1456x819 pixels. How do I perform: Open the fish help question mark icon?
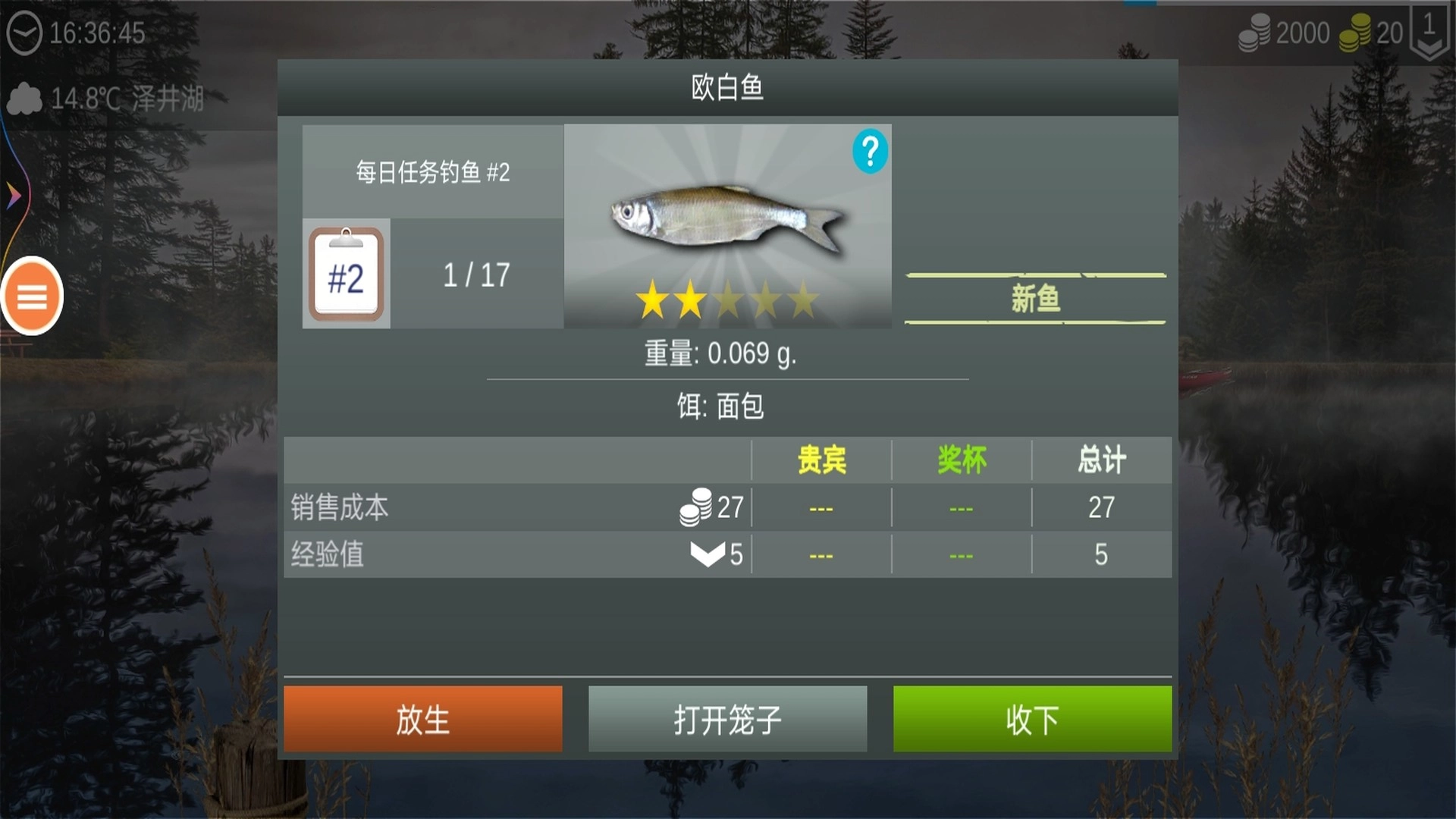(870, 151)
